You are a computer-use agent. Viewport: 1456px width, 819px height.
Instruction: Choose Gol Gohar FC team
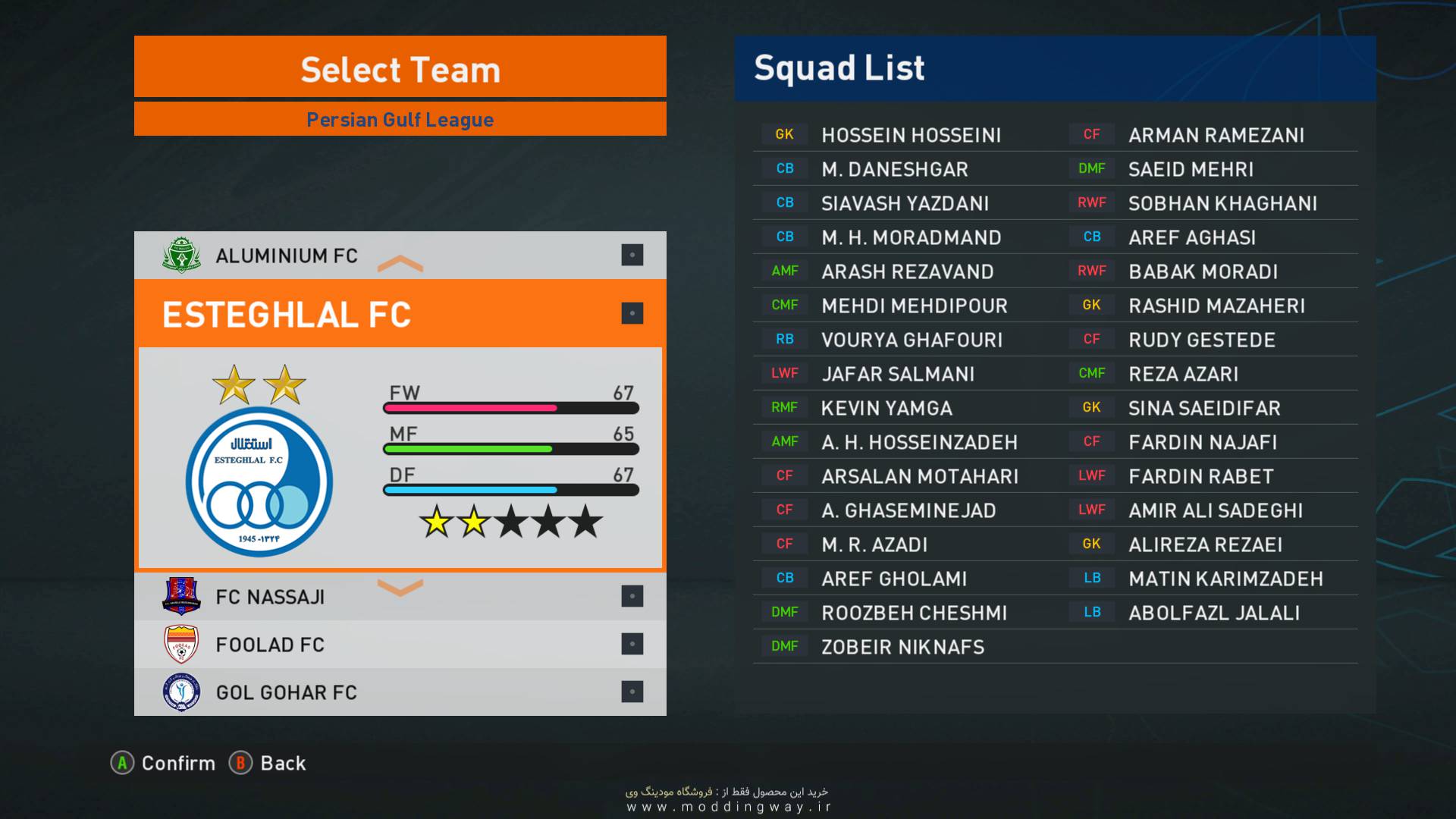(x=287, y=692)
